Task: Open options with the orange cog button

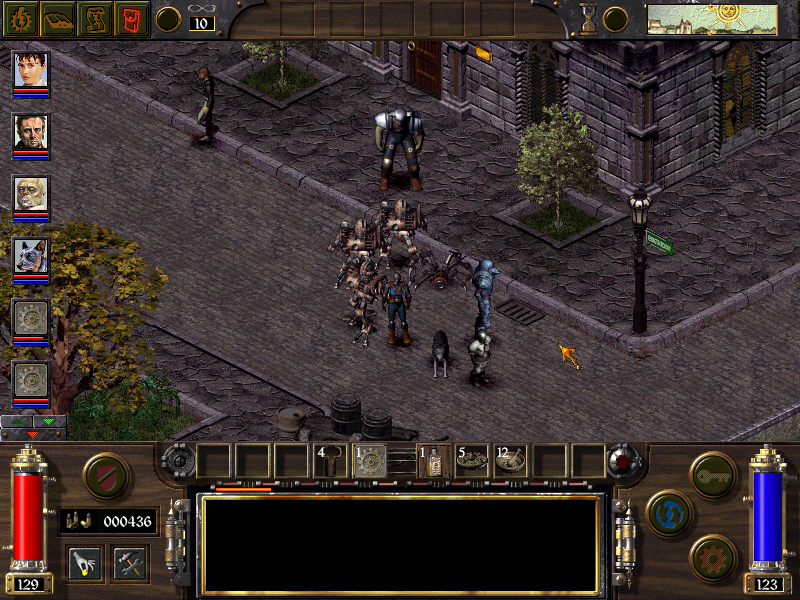Action: (714, 556)
